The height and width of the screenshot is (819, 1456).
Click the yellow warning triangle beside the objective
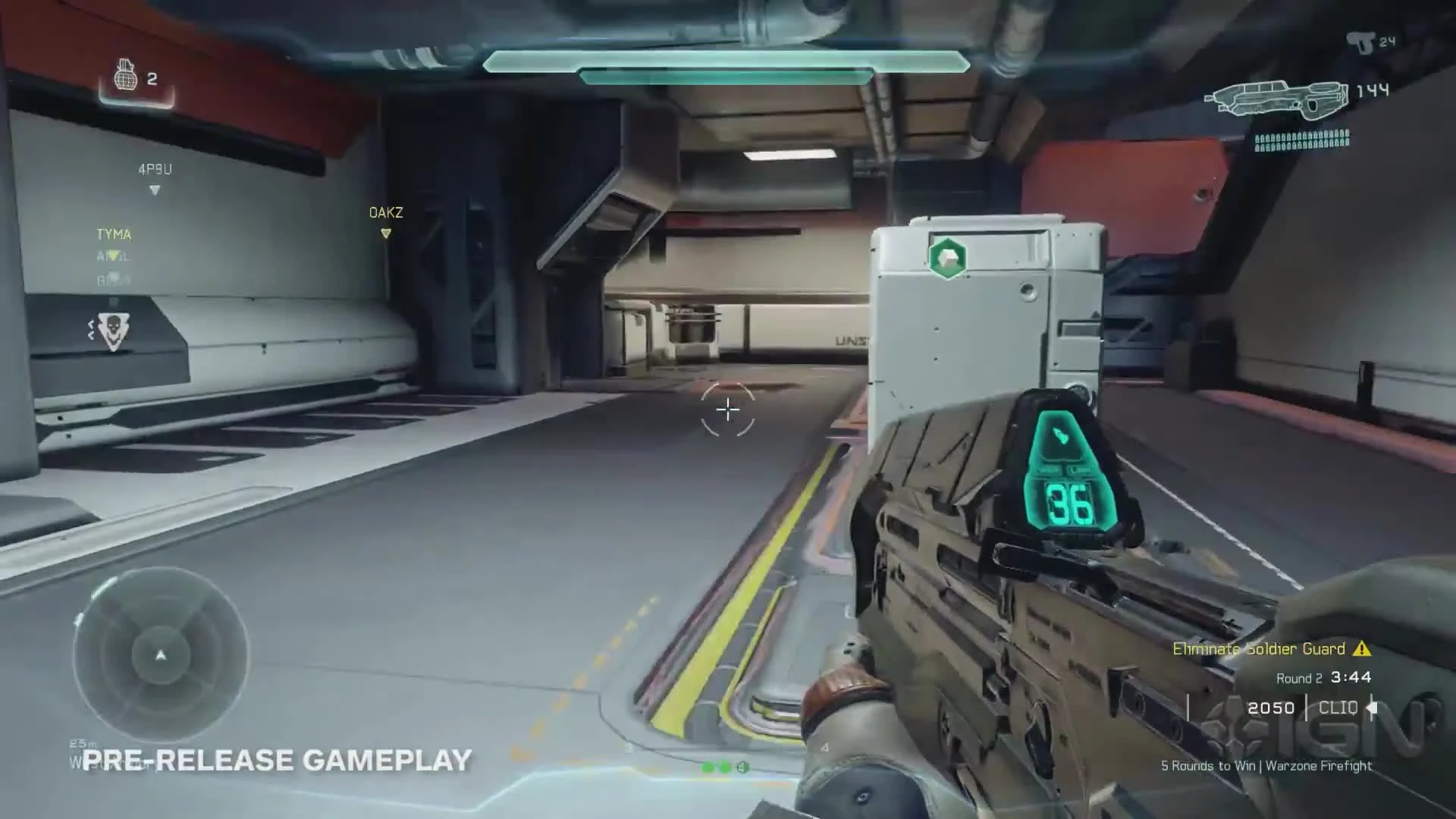point(1362,649)
